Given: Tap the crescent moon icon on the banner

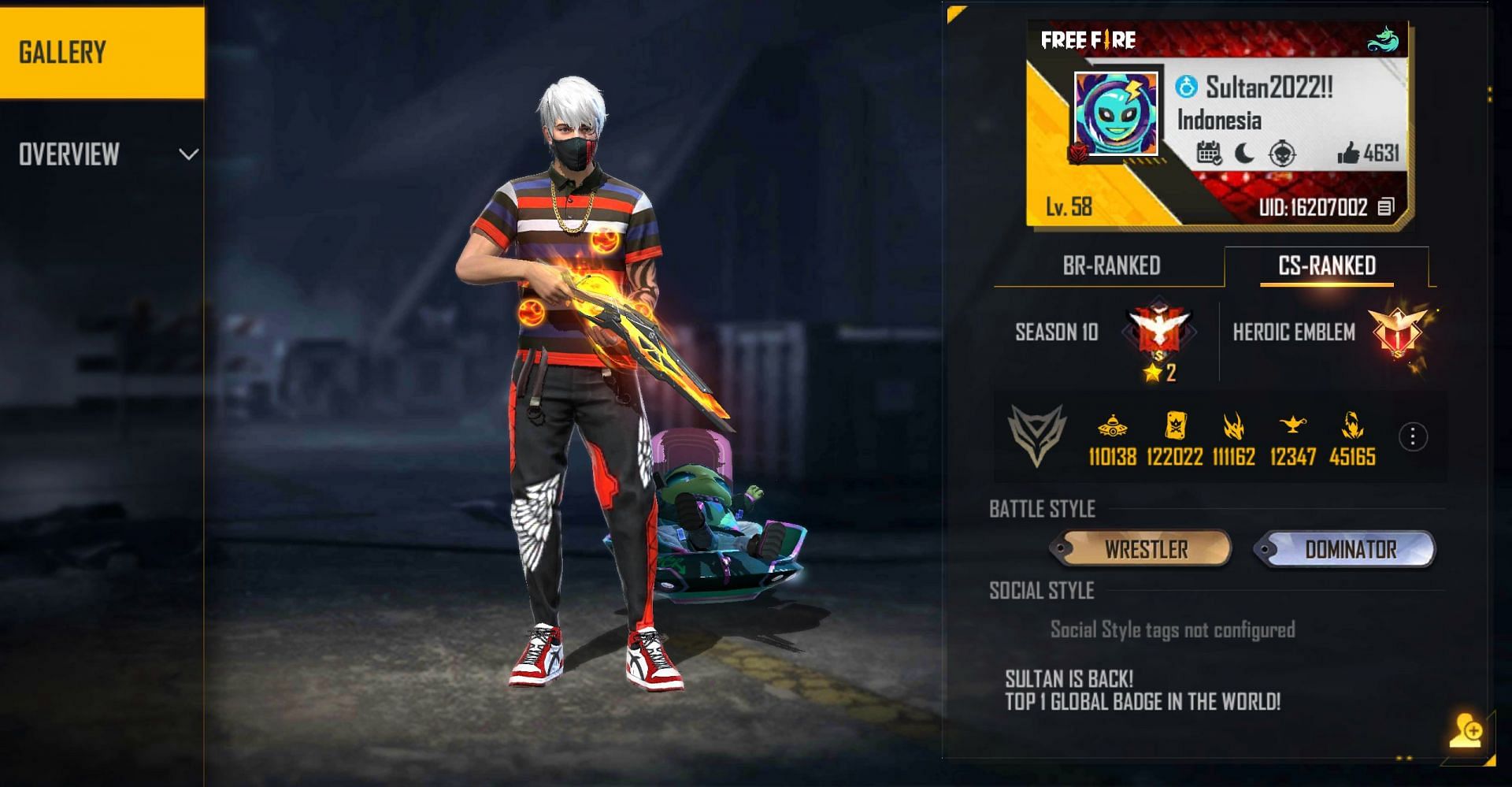Looking at the screenshot, I should 1245,153.
